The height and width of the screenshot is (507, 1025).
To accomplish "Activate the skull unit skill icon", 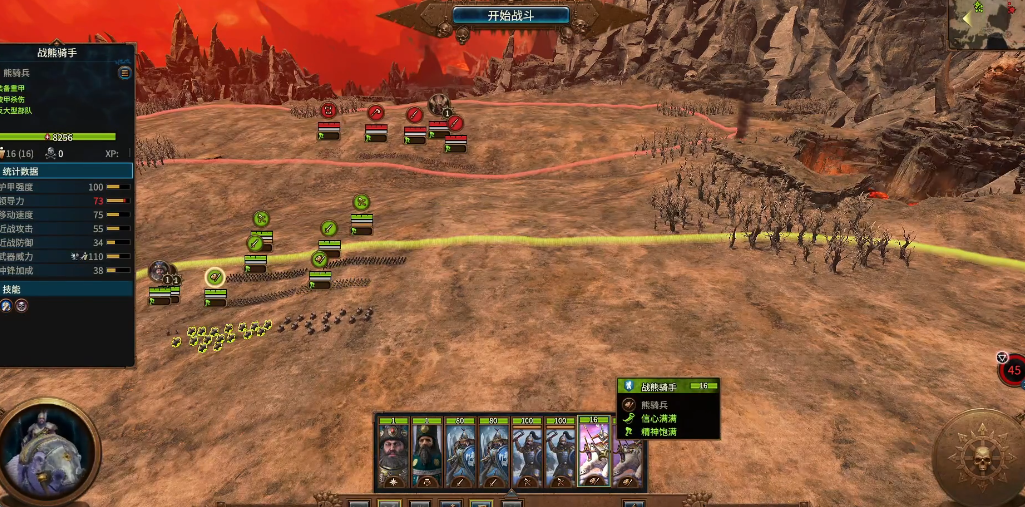I will coord(21,305).
